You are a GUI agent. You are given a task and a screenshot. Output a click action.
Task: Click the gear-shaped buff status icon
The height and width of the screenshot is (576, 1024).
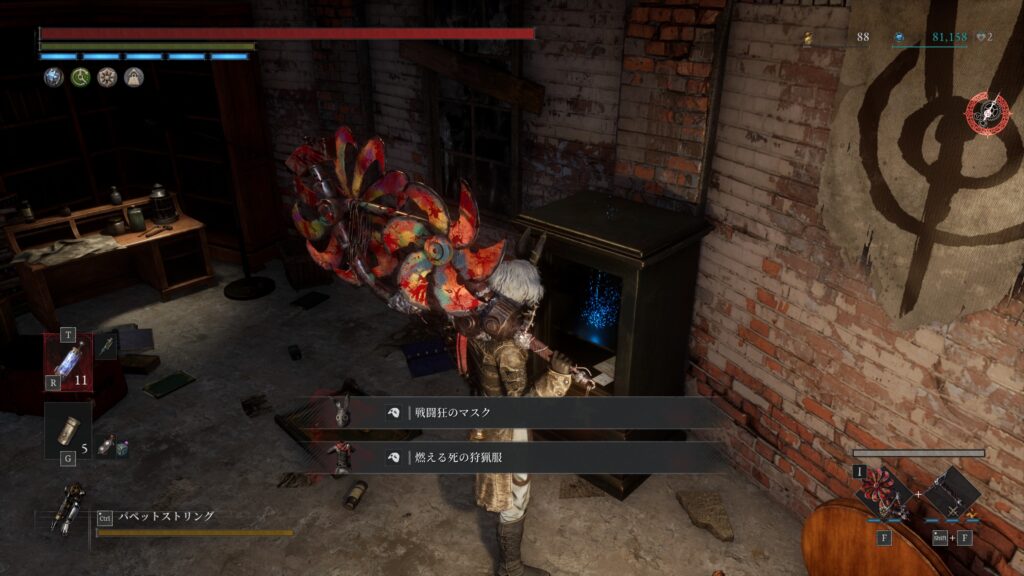coord(106,77)
